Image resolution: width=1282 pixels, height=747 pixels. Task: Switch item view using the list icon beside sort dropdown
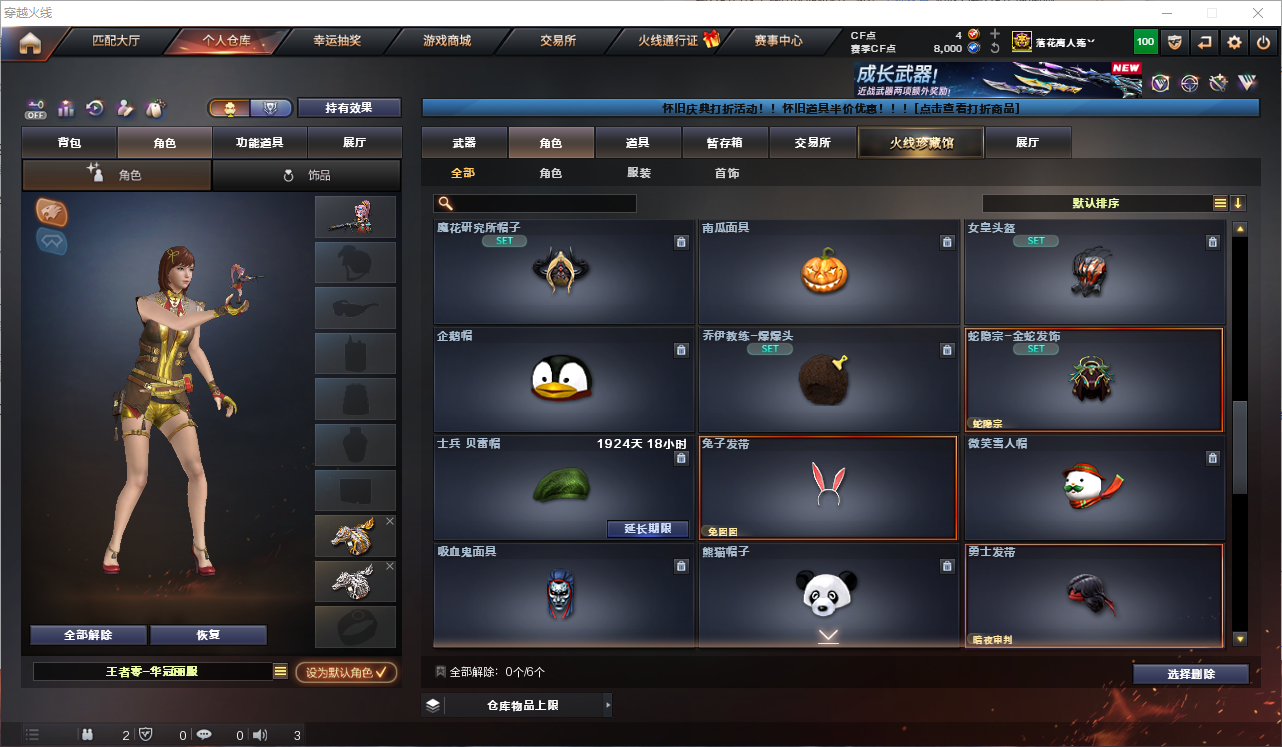coord(1220,203)
